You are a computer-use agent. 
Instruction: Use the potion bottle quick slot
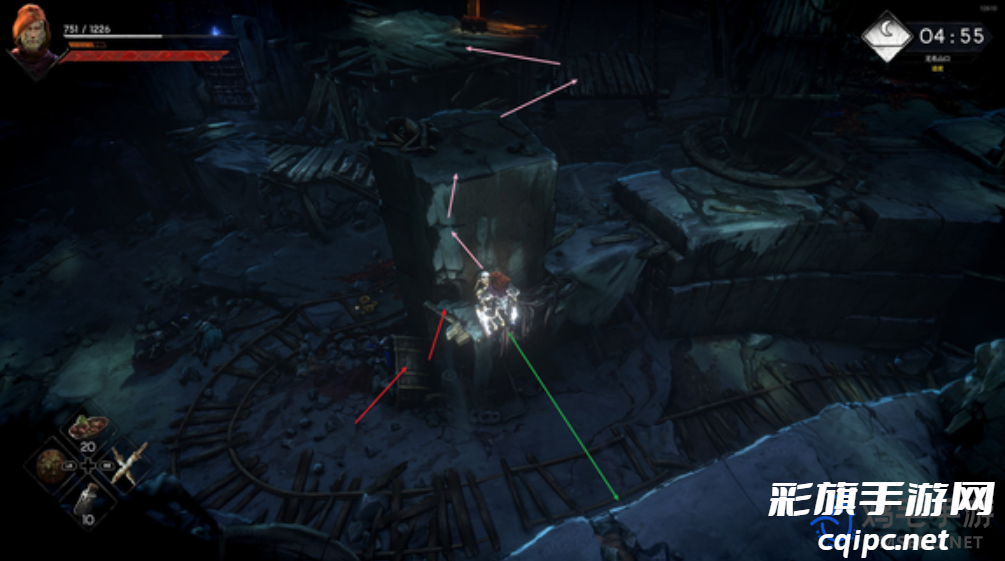pyautogui.click(x=89, y=500)
